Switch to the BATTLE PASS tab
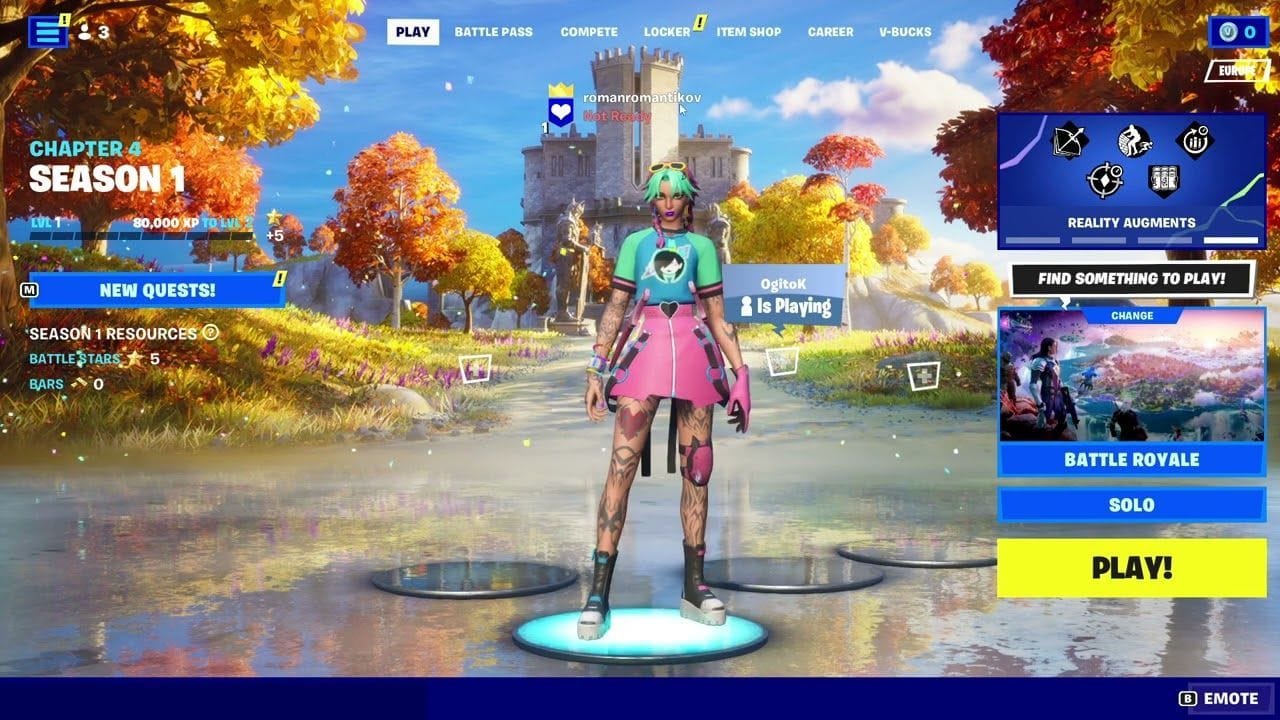The image size is (1280, 720). (x=495, y=31)
